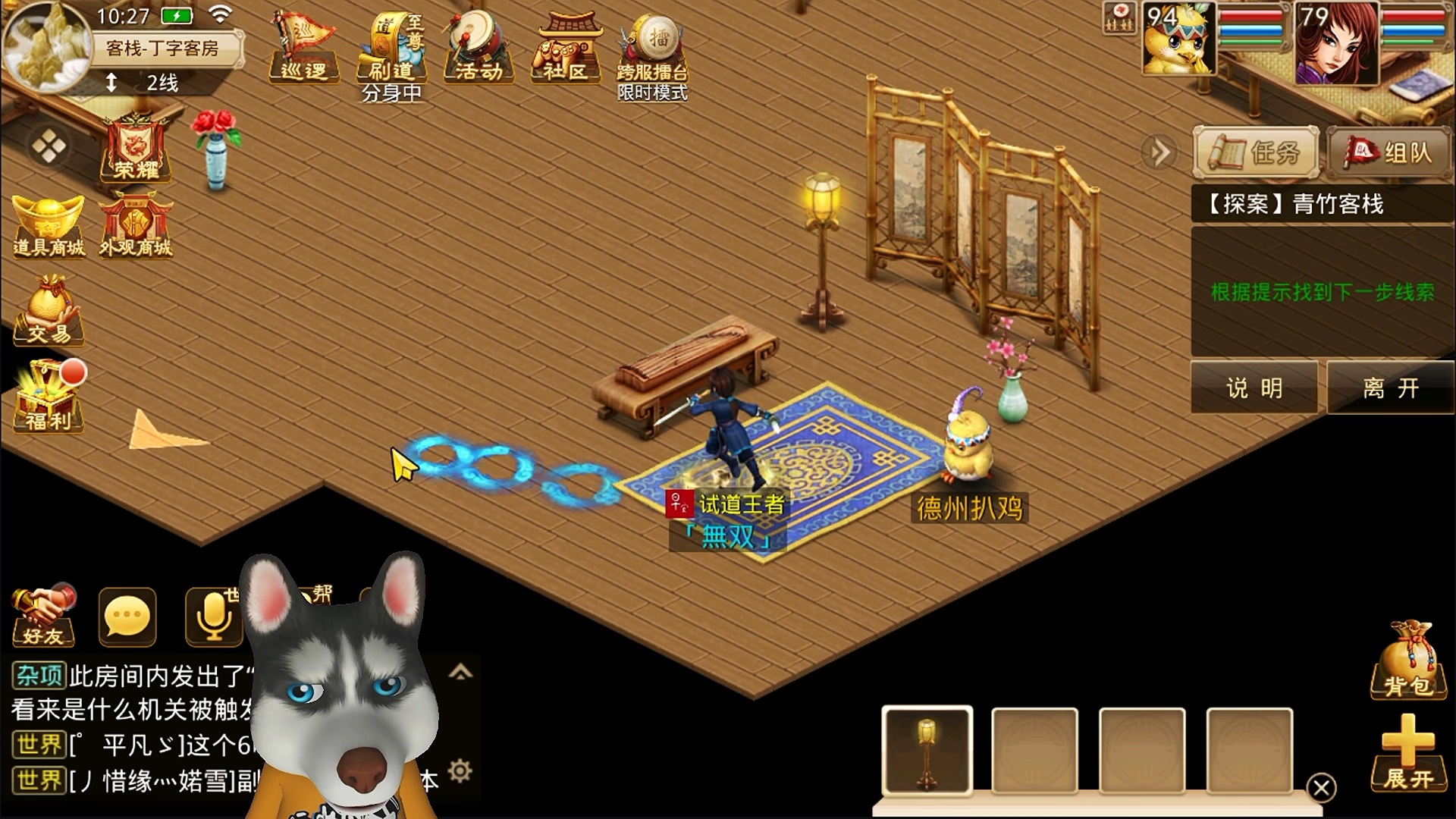Open the 跨服擂台 arena icon
Image resolution: width=1456 pixels, height=819 pixels.
point(652,49)
